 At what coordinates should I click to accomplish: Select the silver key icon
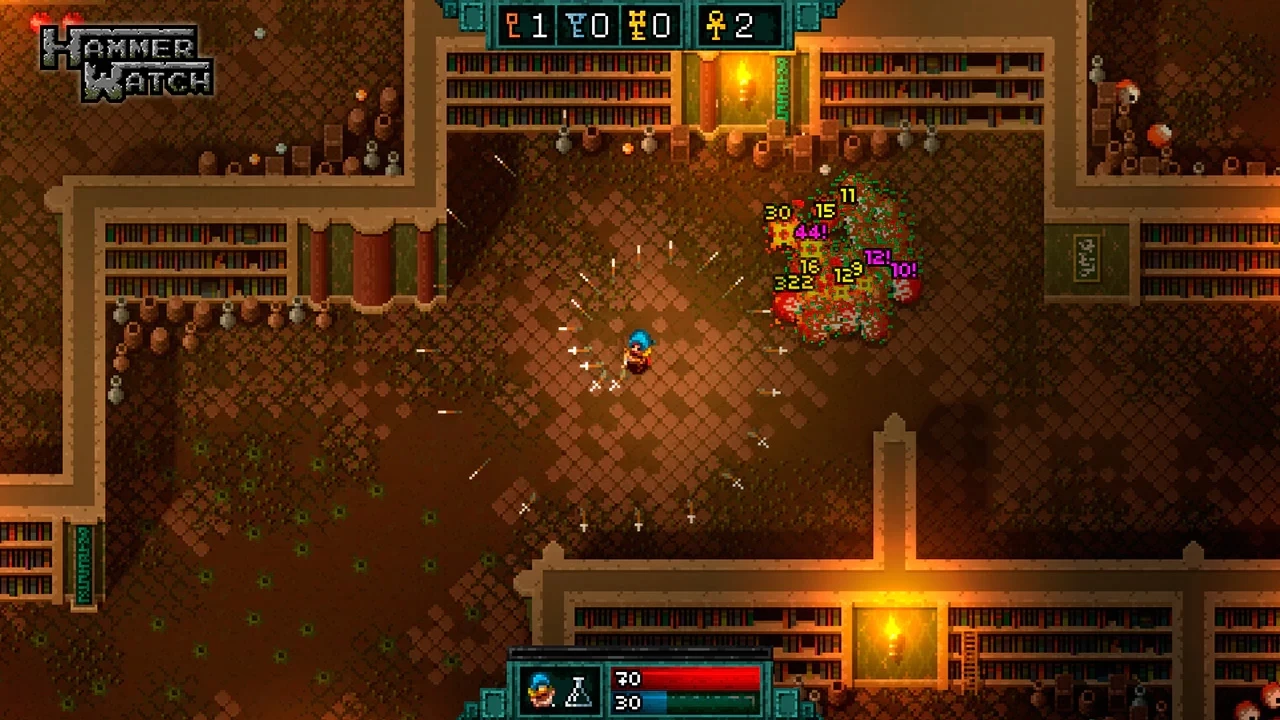576,26
